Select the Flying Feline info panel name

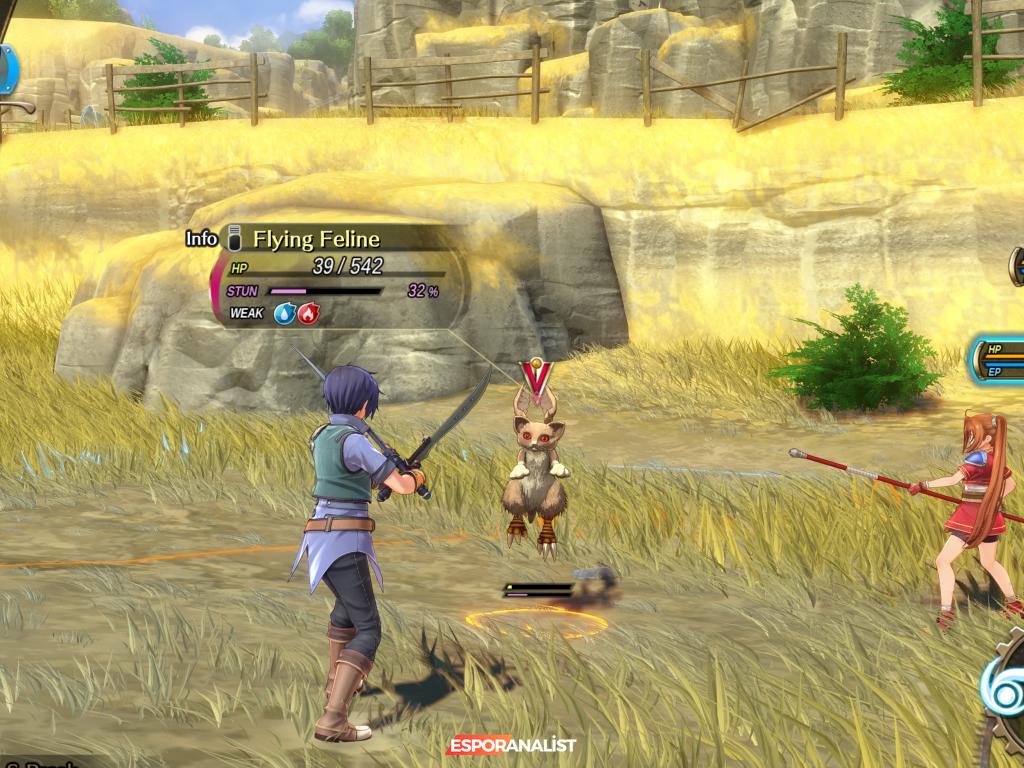[x=316, y=239]
